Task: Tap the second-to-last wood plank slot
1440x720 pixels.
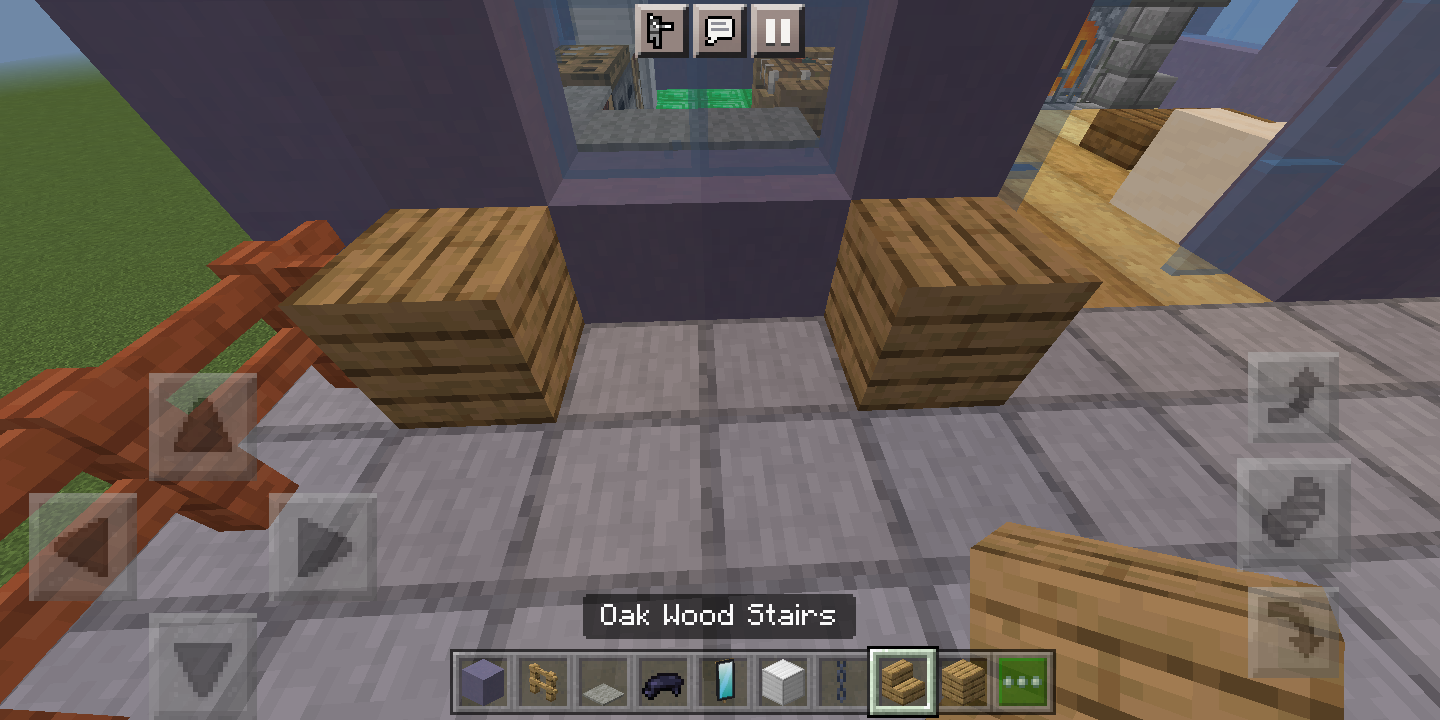Action: coord(963,684)
